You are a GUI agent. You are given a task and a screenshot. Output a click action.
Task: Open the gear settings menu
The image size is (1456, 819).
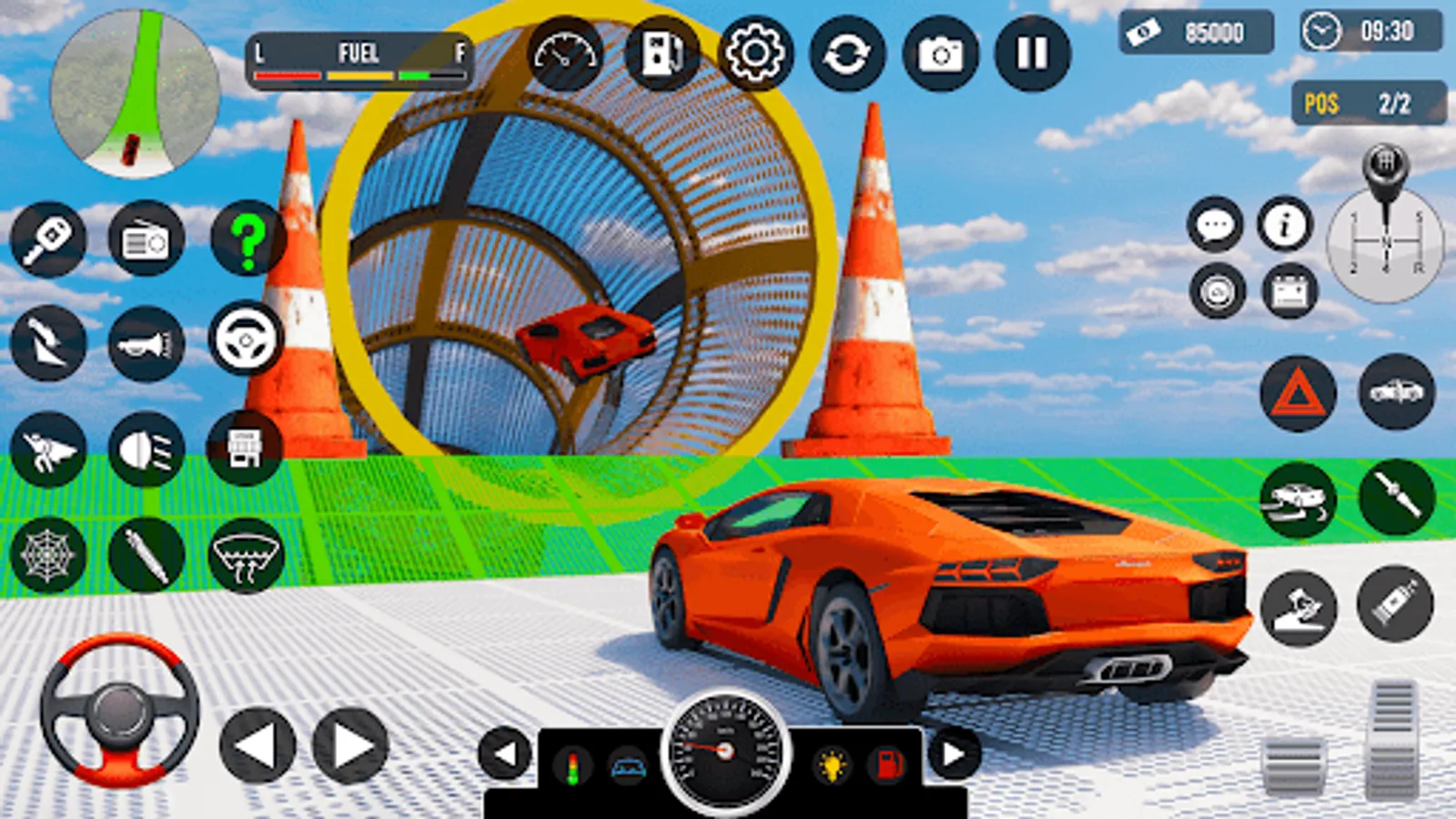click(x=754, y=54)
